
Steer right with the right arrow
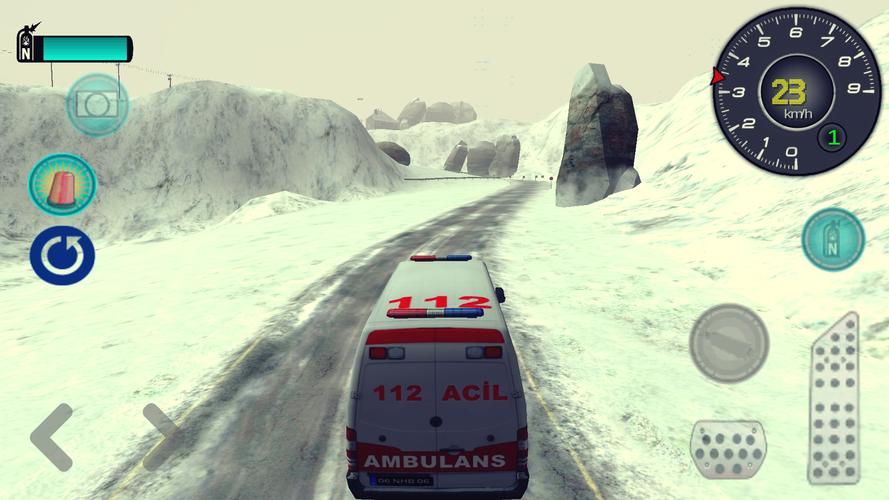pos(161,437)
